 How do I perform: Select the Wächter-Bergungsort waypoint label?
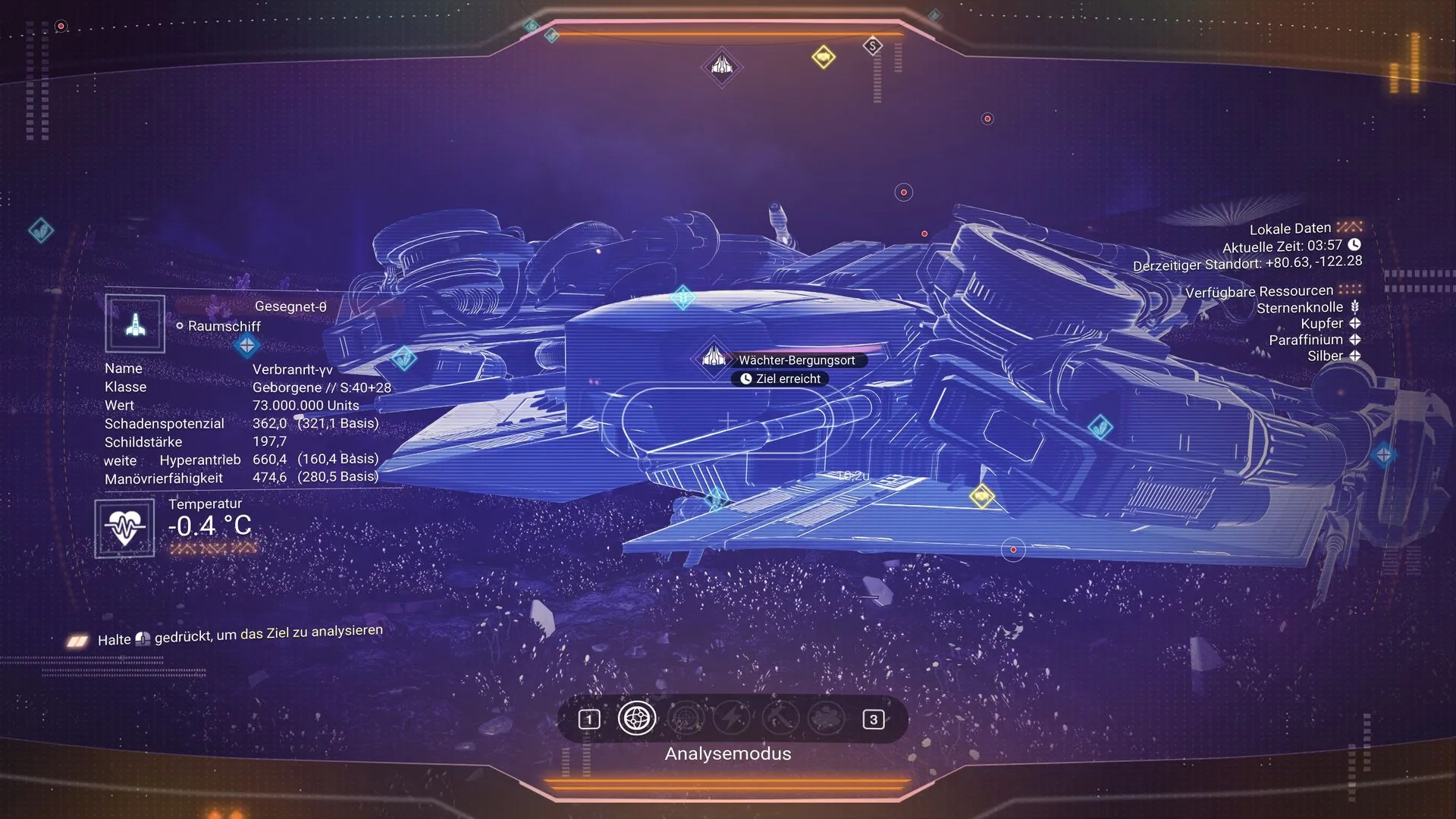point(796,360)
